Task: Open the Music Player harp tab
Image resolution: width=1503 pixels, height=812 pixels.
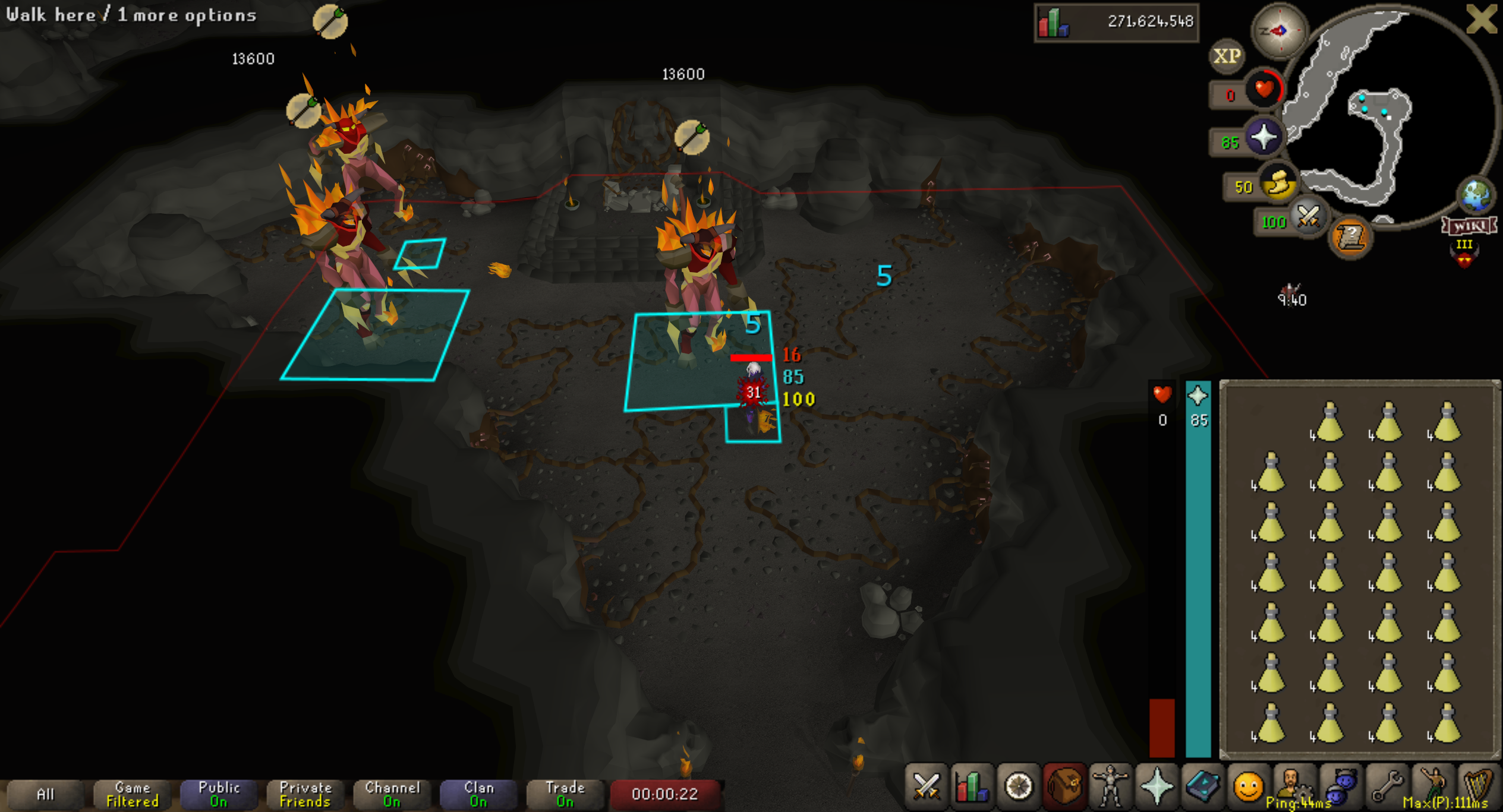Action: (1479, 786)
